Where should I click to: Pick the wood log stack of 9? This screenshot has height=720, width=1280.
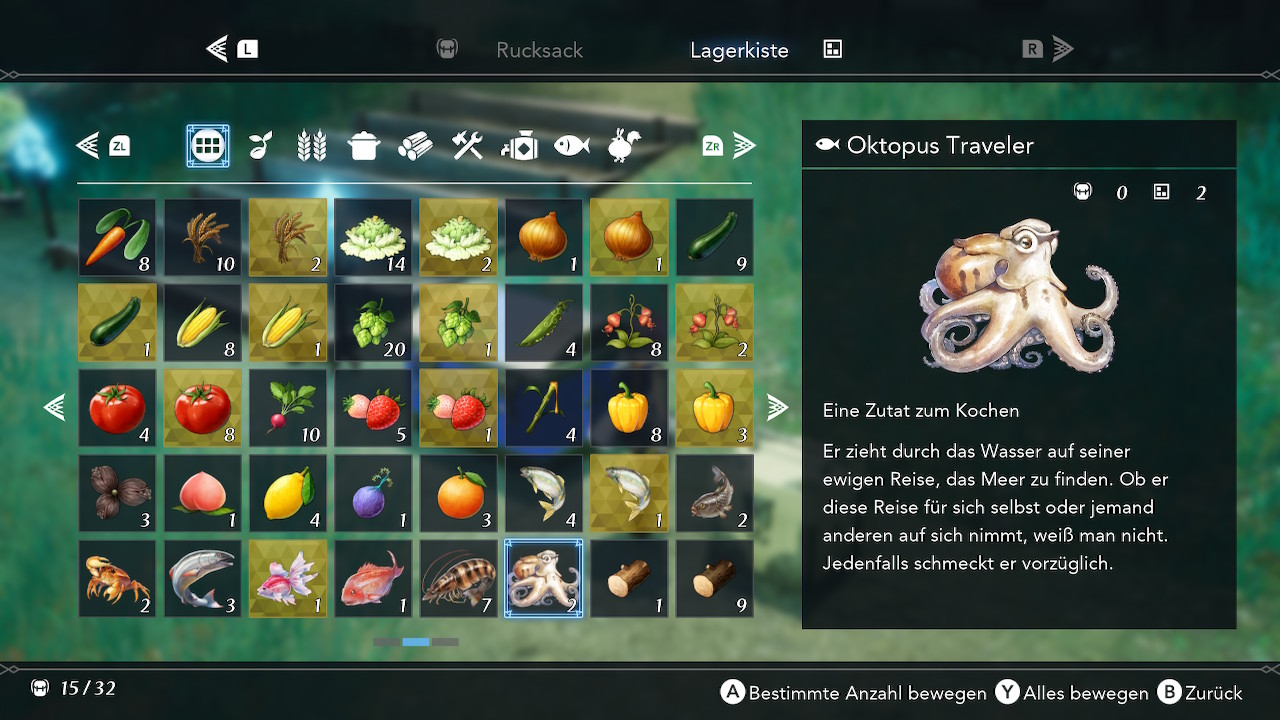pos(714,578)
